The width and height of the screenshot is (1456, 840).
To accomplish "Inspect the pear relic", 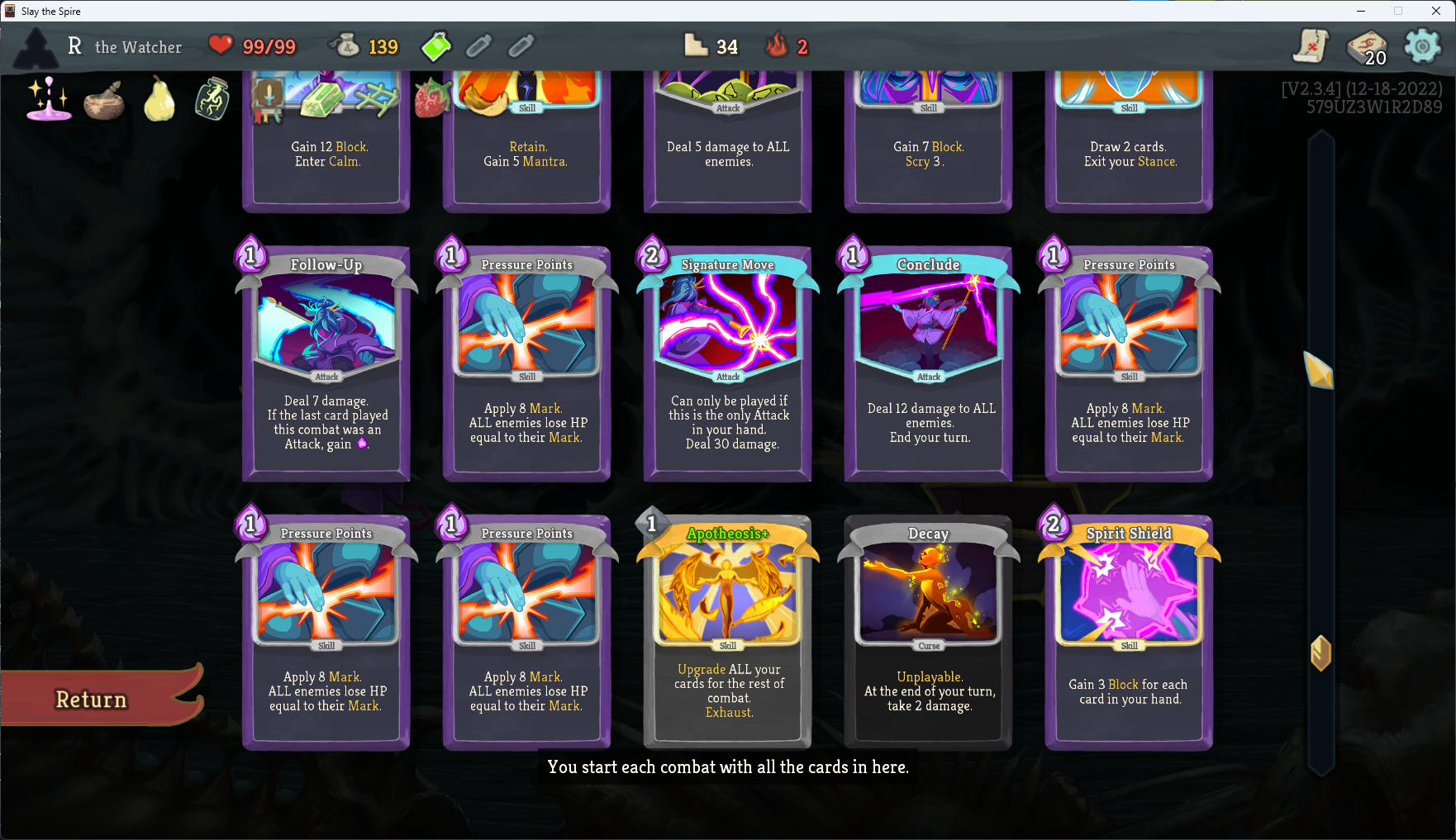I will coord(158,101).
